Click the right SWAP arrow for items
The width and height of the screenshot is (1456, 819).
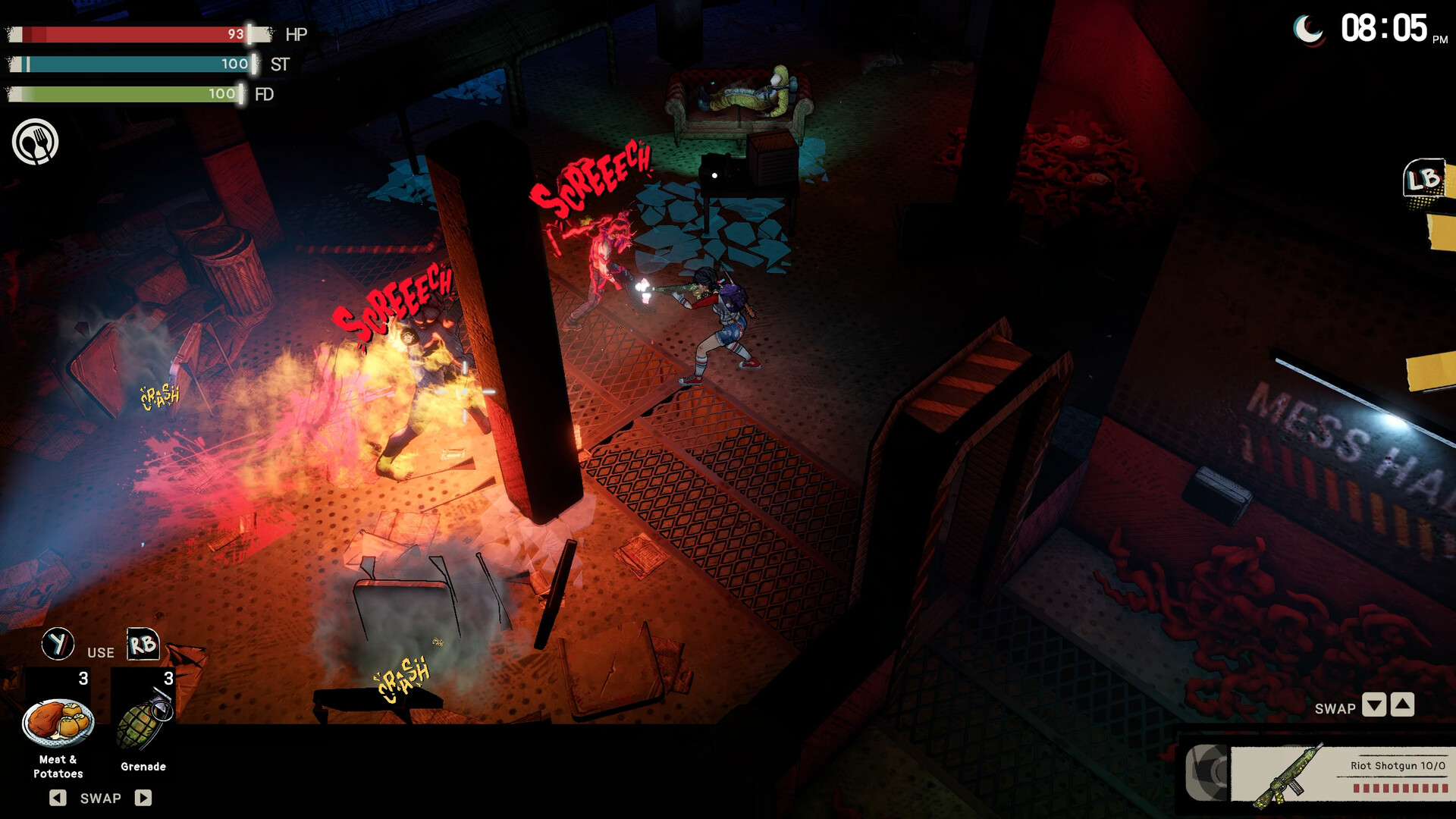click(143, 798)
